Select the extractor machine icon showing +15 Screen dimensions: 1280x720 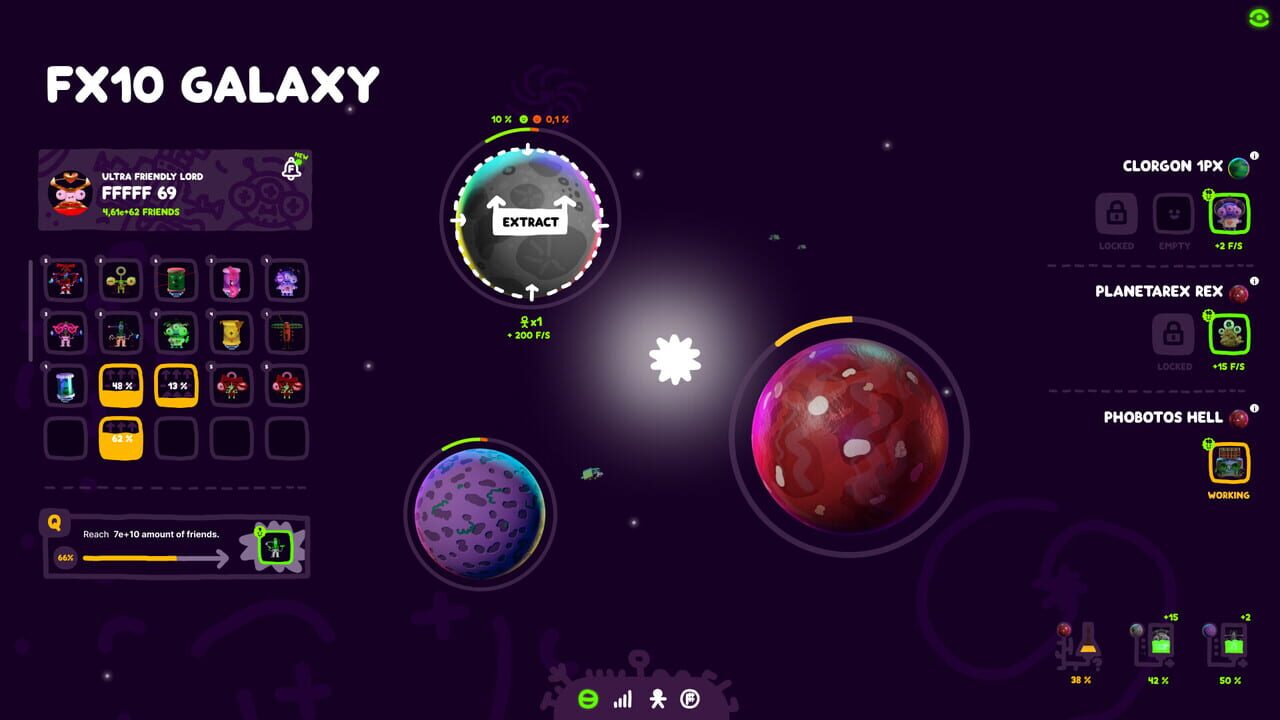(x=1155, y=645)
